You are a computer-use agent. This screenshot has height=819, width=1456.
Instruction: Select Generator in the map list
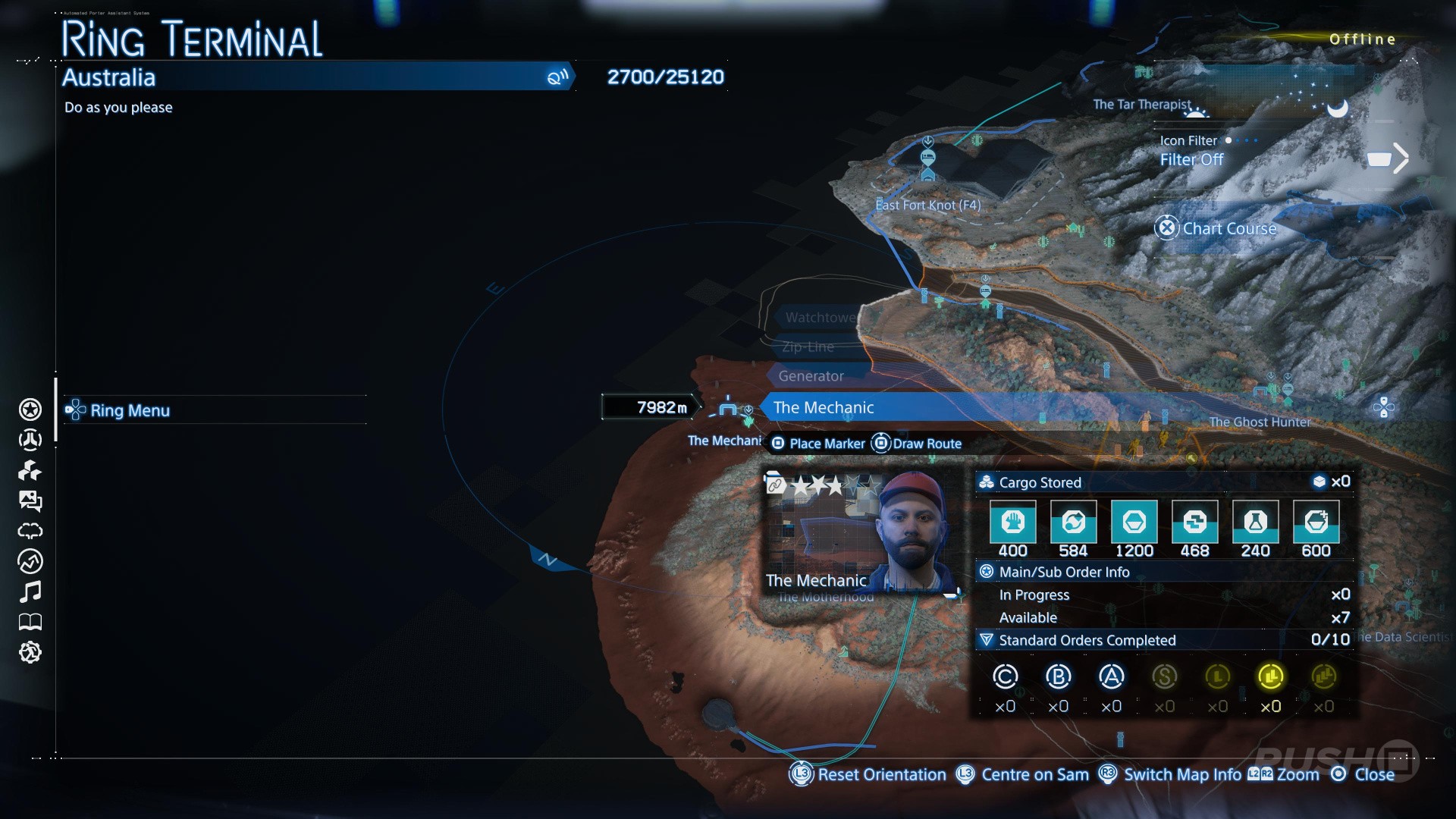811,376
